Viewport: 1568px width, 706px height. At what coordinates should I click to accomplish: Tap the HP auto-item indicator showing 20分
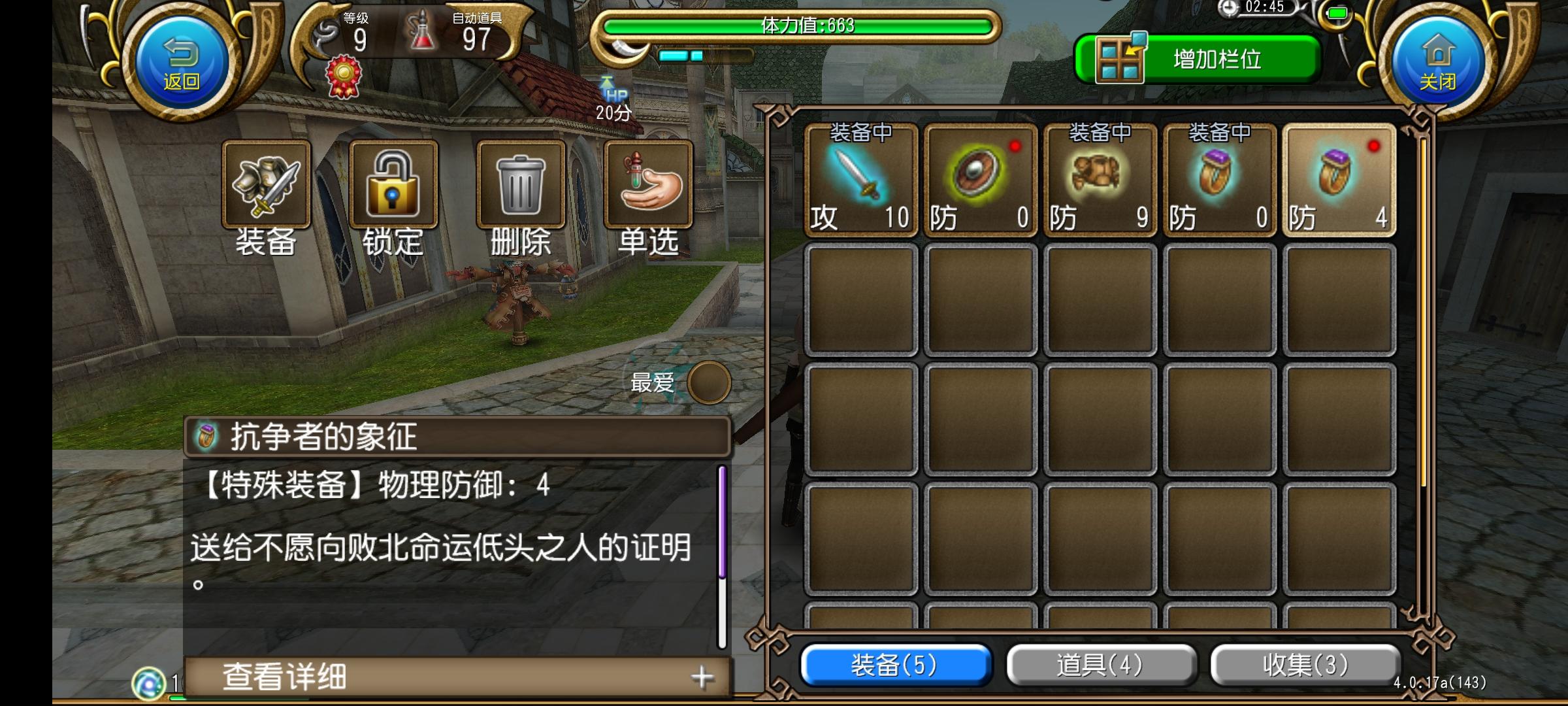613,98
